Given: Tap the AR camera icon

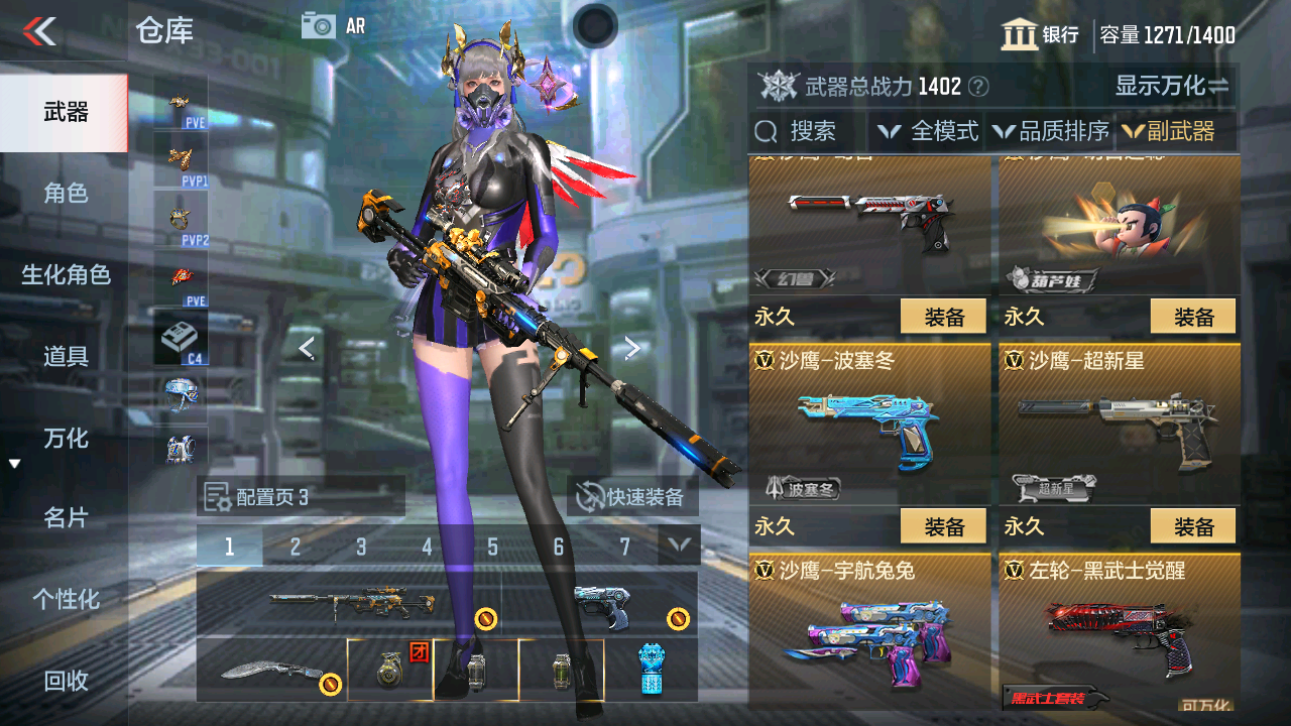Looking at the screenshot, I should pos(320,26).
